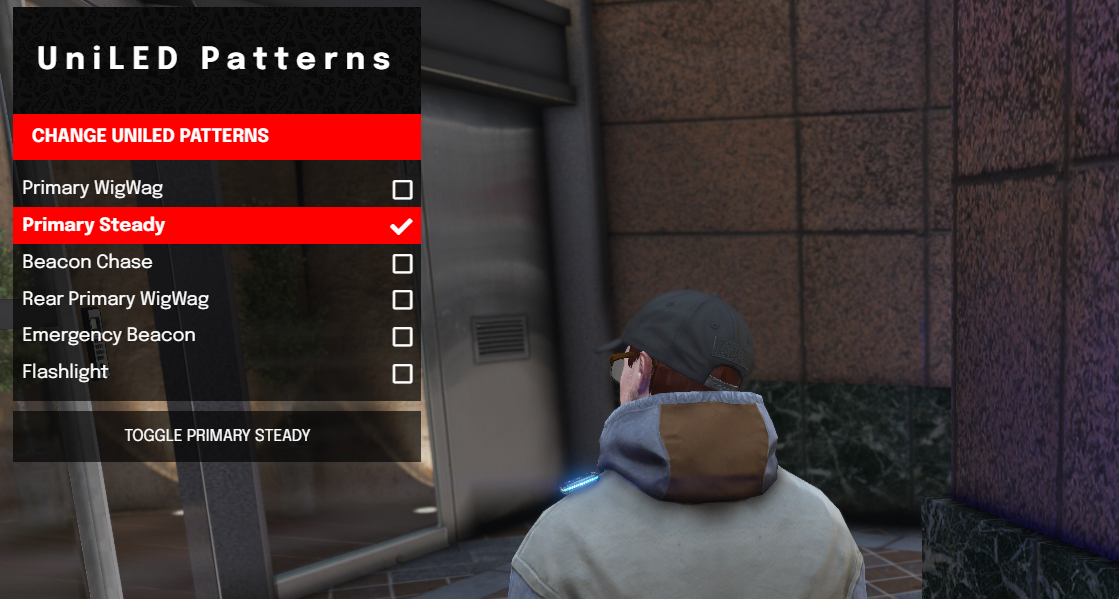
Task: Pick the Emergency Beacon pattern
Action: pos(109,335)
